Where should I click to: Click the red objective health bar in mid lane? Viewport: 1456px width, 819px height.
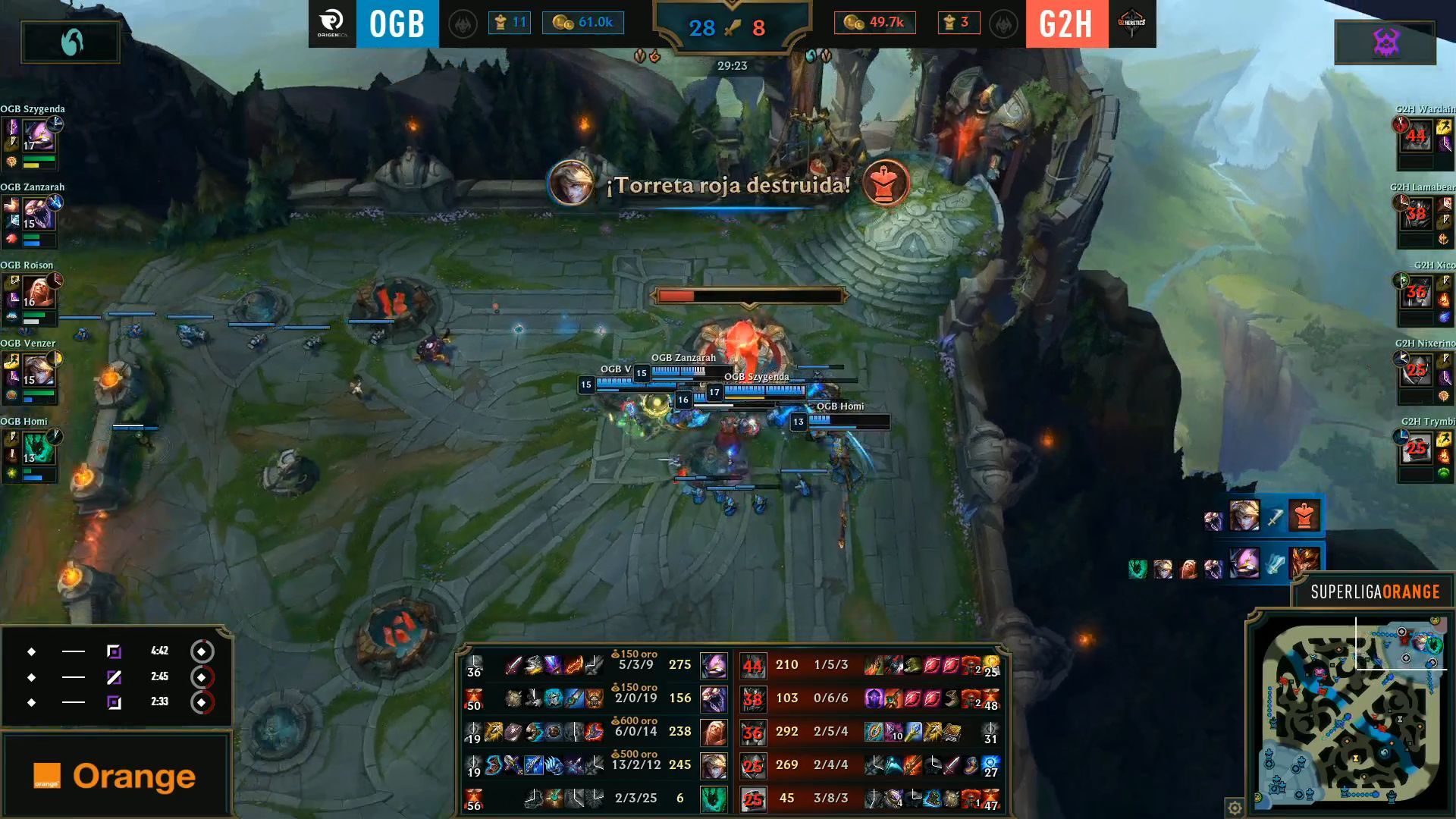[749, 296]
